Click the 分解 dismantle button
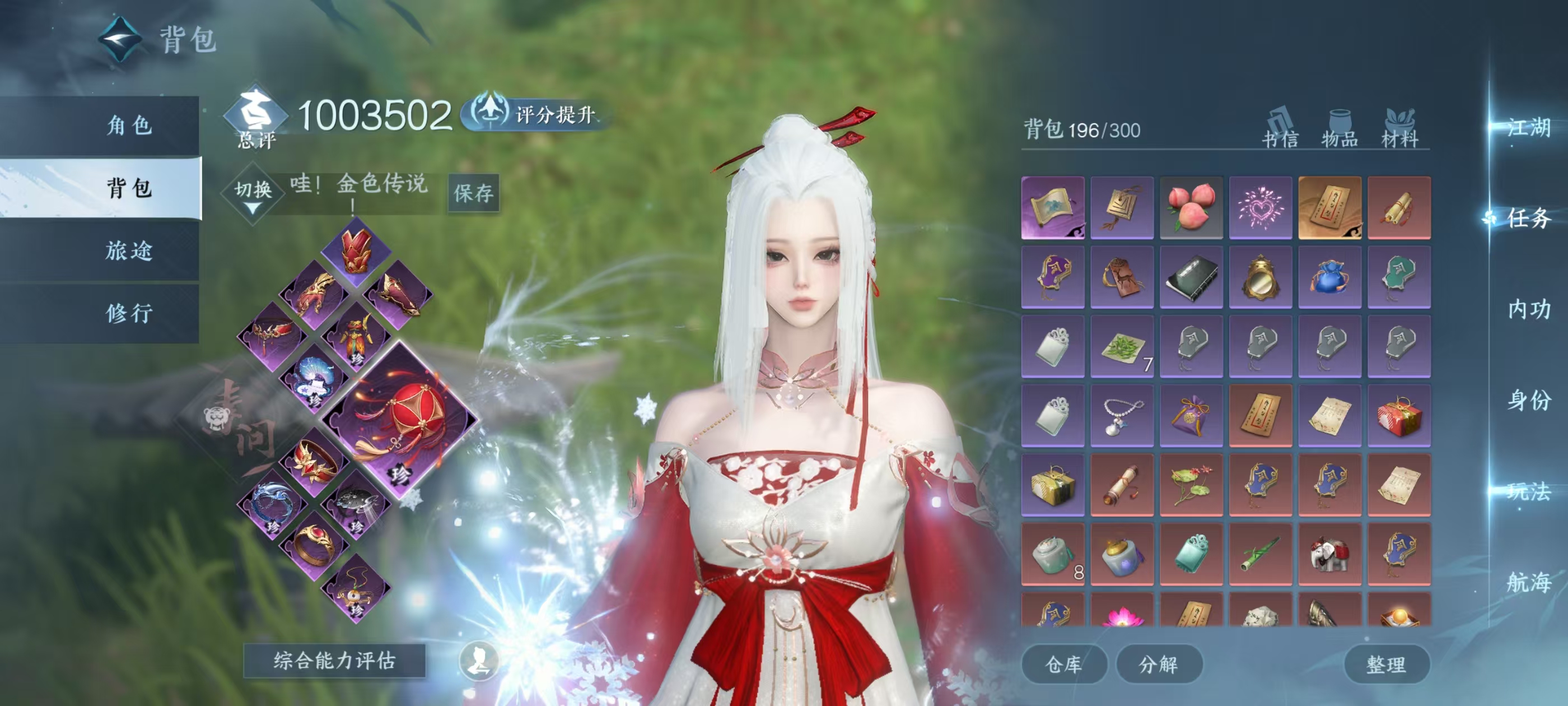This screenshot has height=706, width=1568. (x=1158, y=664)
